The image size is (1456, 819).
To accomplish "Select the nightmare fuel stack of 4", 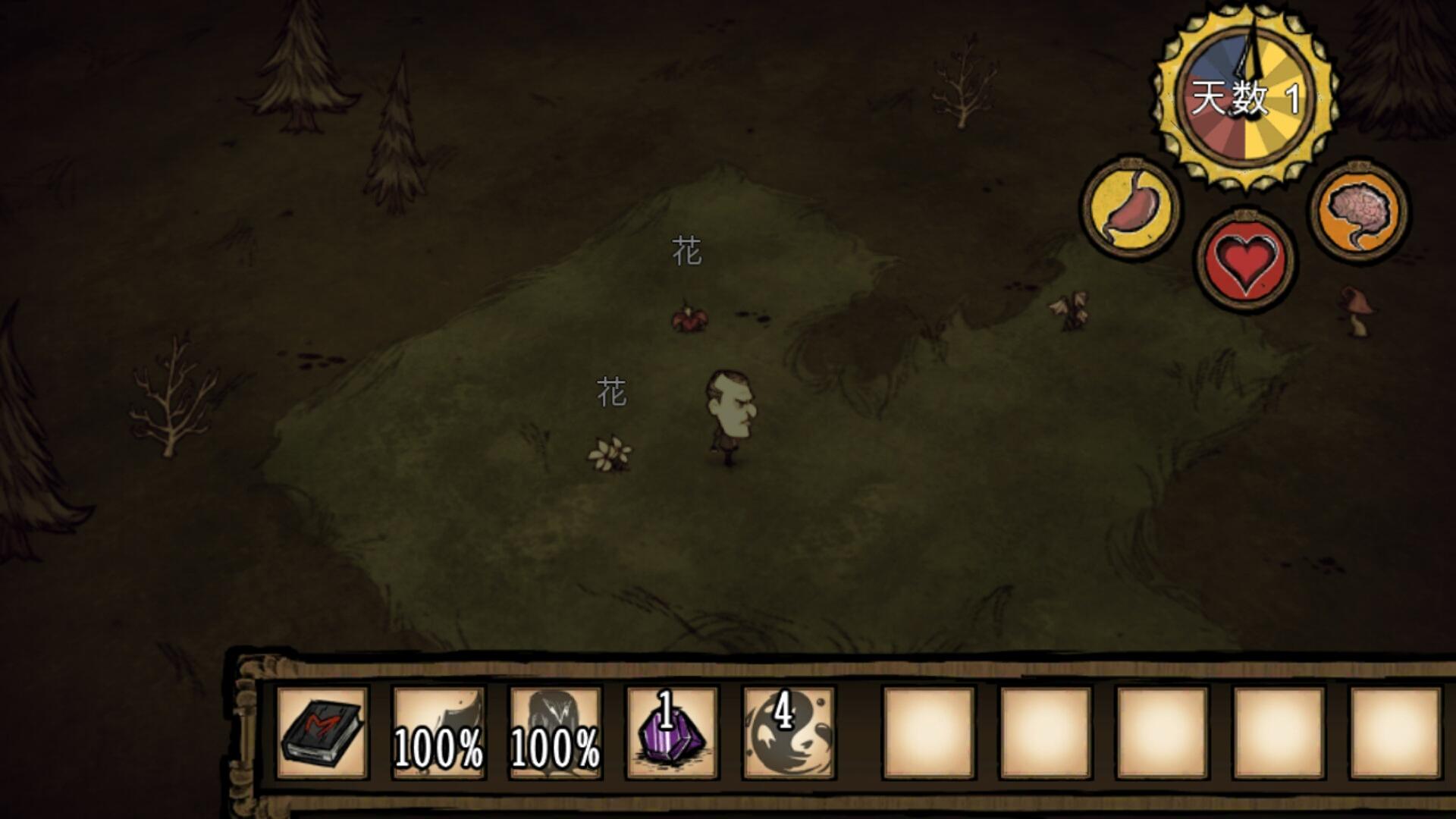I will coord(789,733).
